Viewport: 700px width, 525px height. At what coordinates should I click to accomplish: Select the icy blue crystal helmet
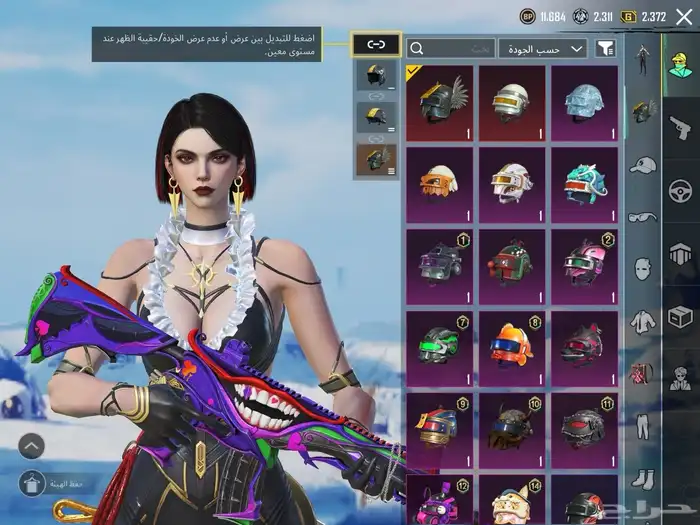tap(584, 102)
